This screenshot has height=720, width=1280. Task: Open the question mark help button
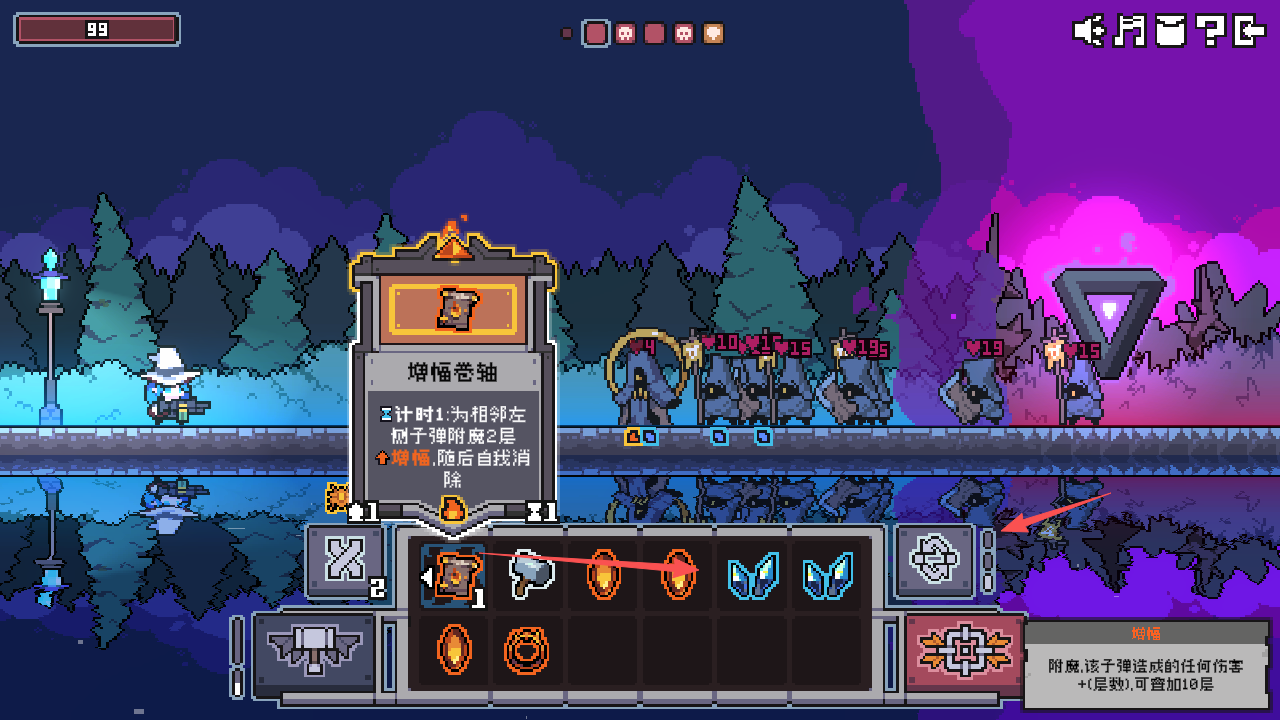pyautogui.click(x=1210, y=31)
